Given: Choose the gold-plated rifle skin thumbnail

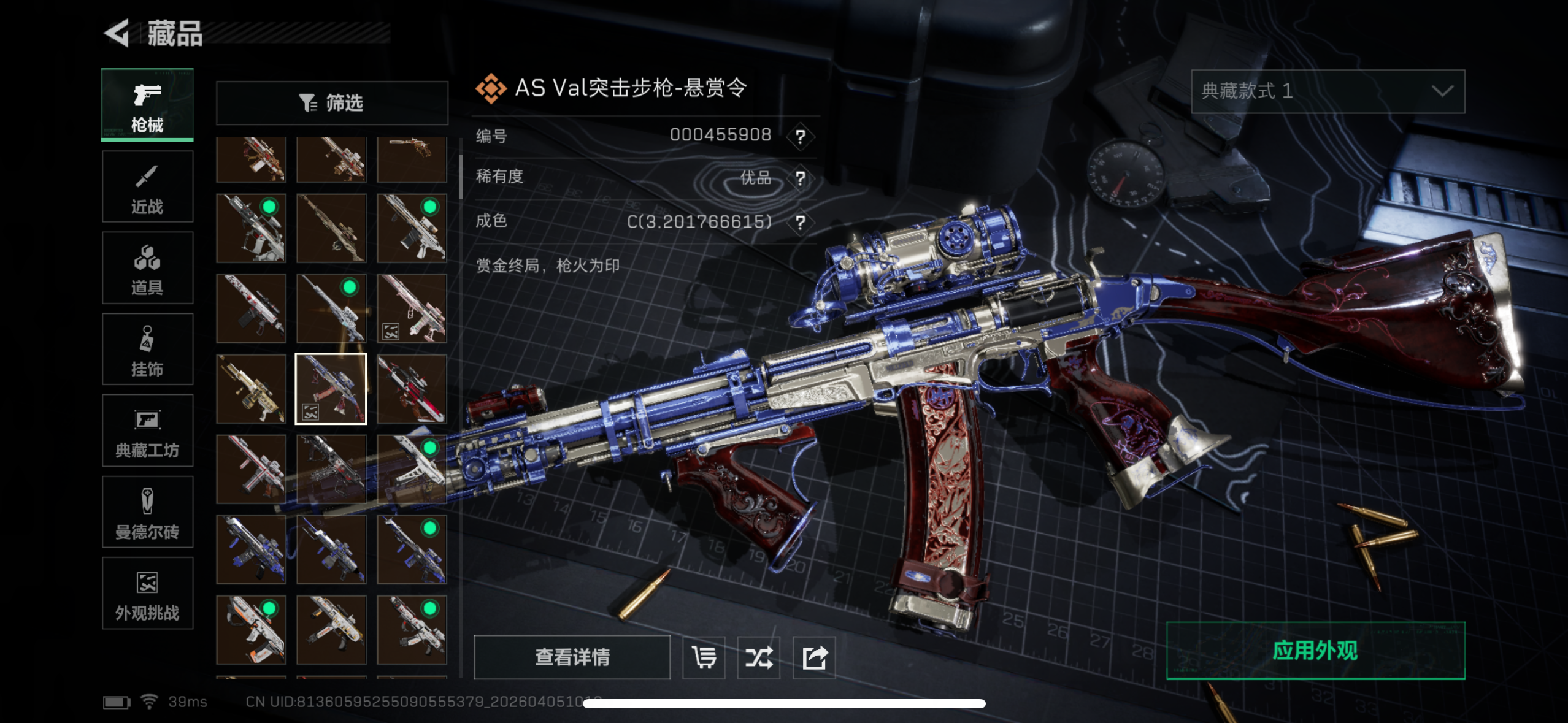Looking at the screenshot, I should pos(251,389).
